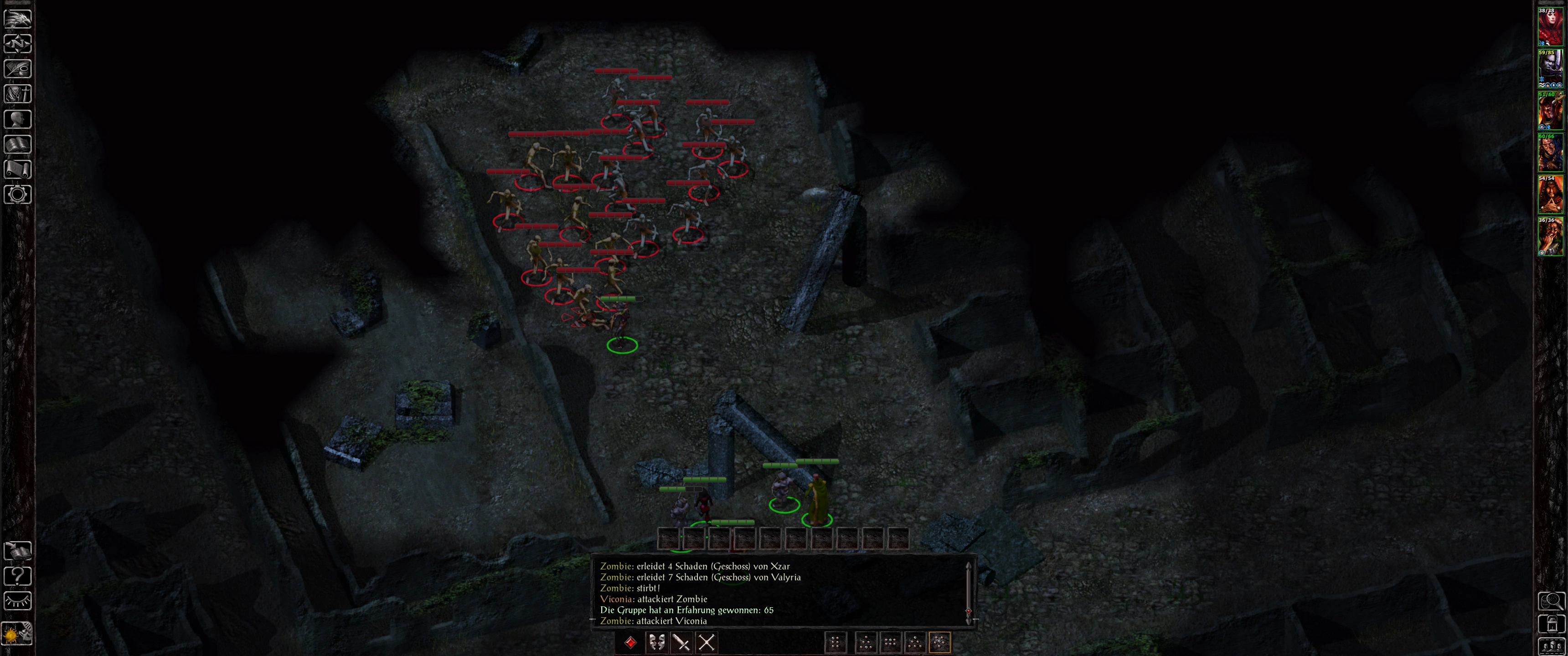Open the priest scroll with the scroll icon
This screenshot has height=656, width=1568.
(18, 169)
